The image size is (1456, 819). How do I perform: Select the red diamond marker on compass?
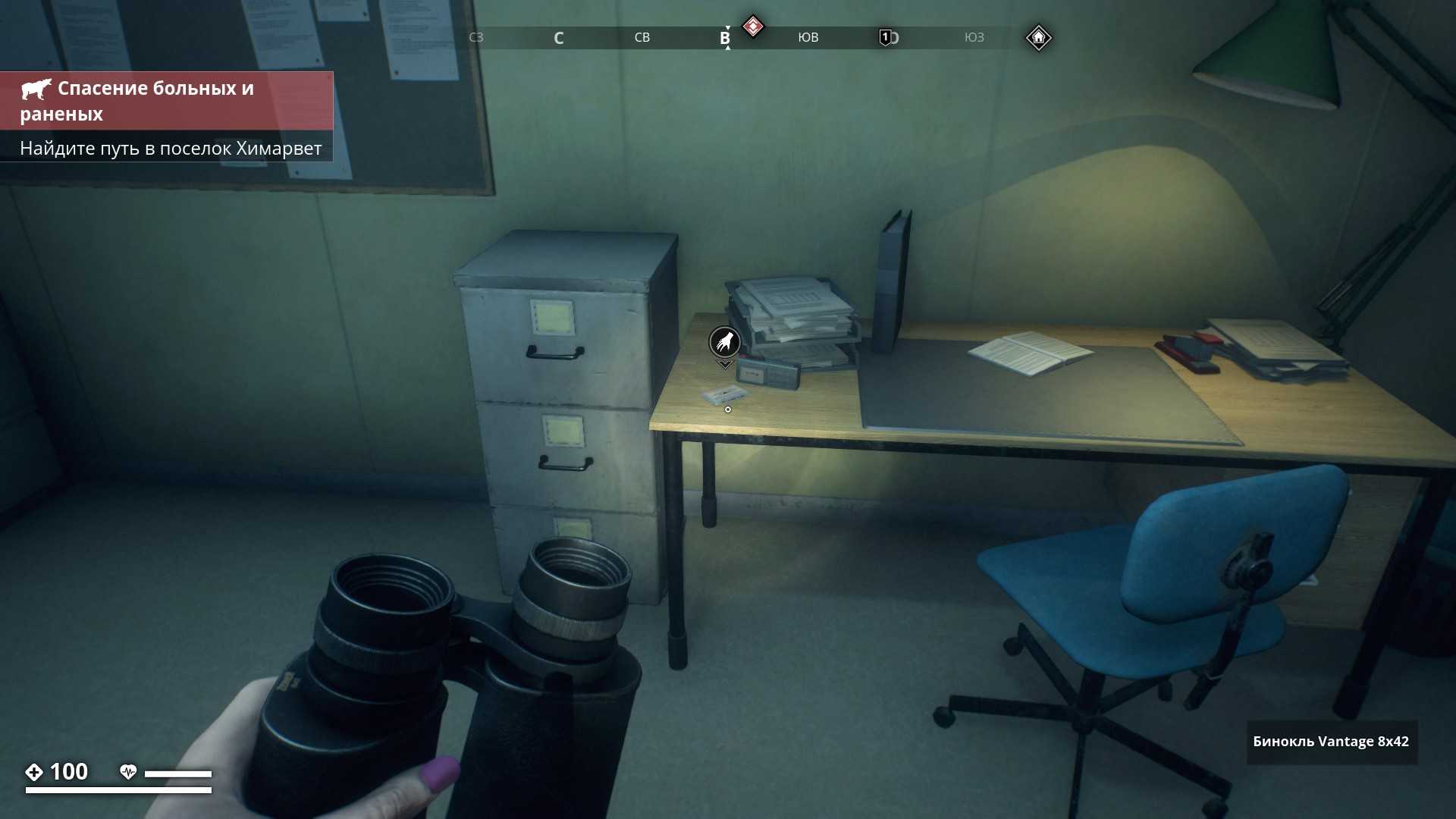(752, 27)
